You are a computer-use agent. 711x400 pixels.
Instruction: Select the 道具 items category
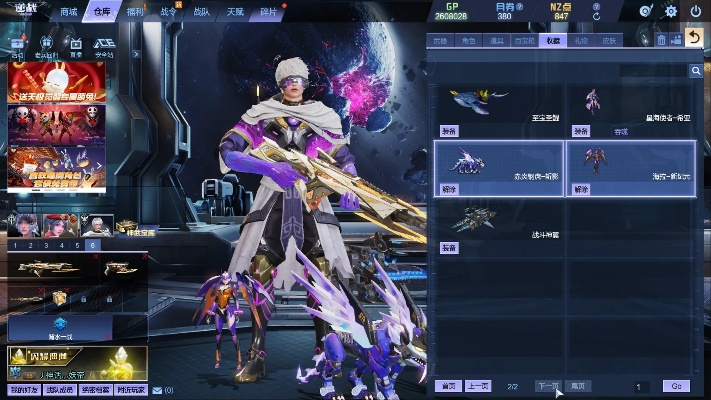tap(496, 41)
